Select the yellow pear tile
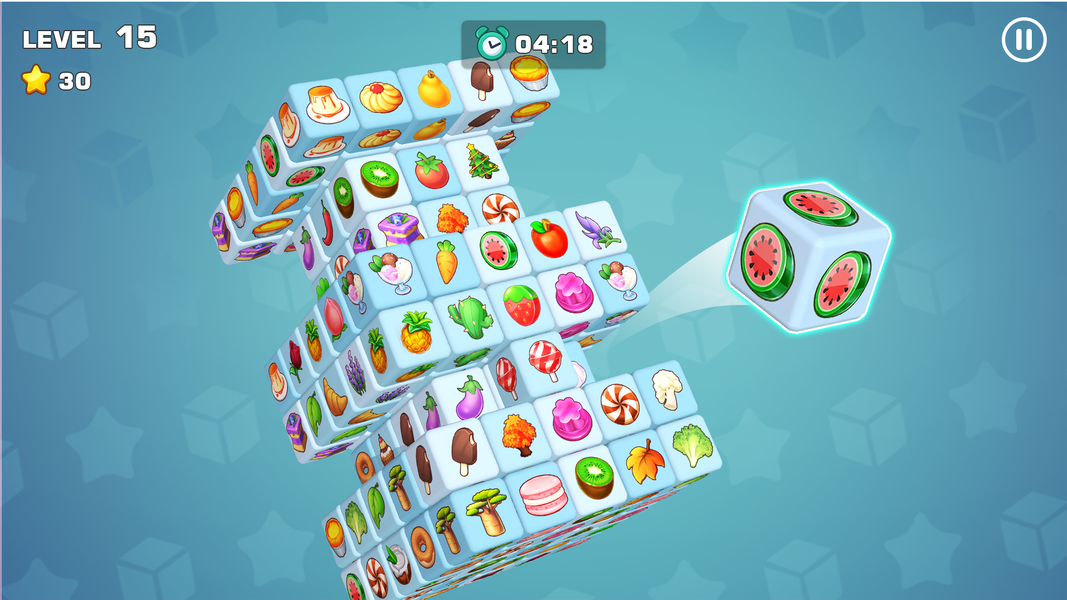 click(x=433, y=90)
